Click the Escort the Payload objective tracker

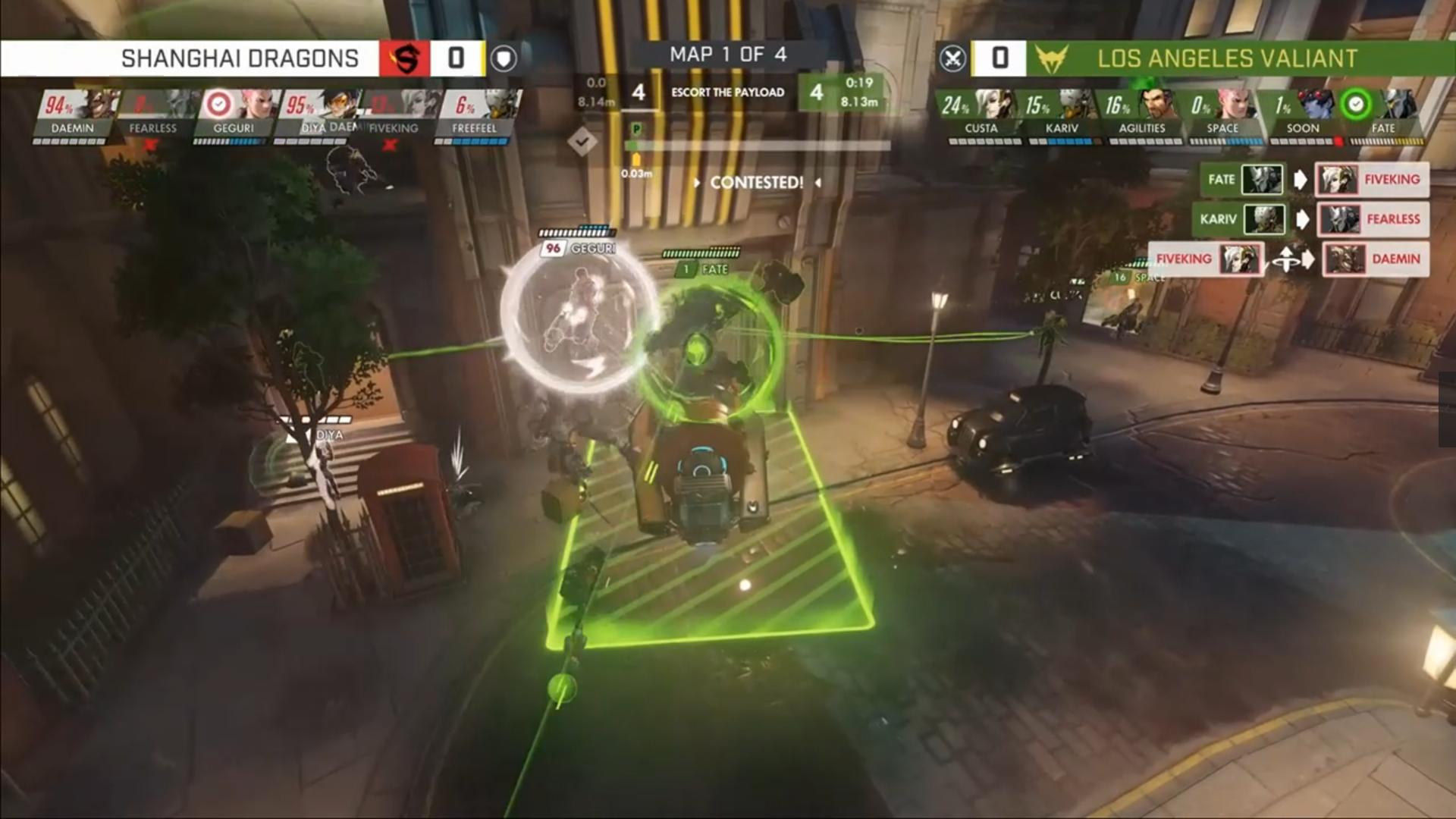coord(727,93)
